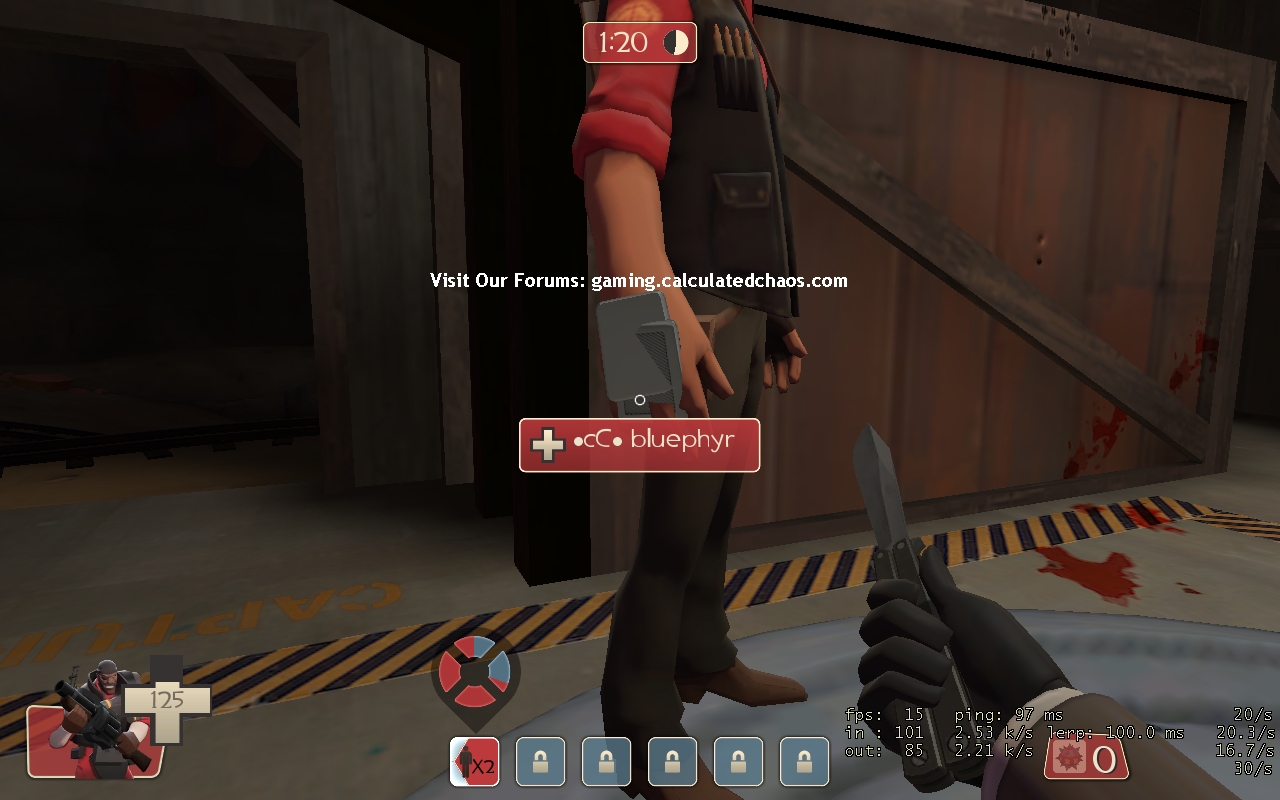Click the •cC• bluephyr nameplate panel

639,445
